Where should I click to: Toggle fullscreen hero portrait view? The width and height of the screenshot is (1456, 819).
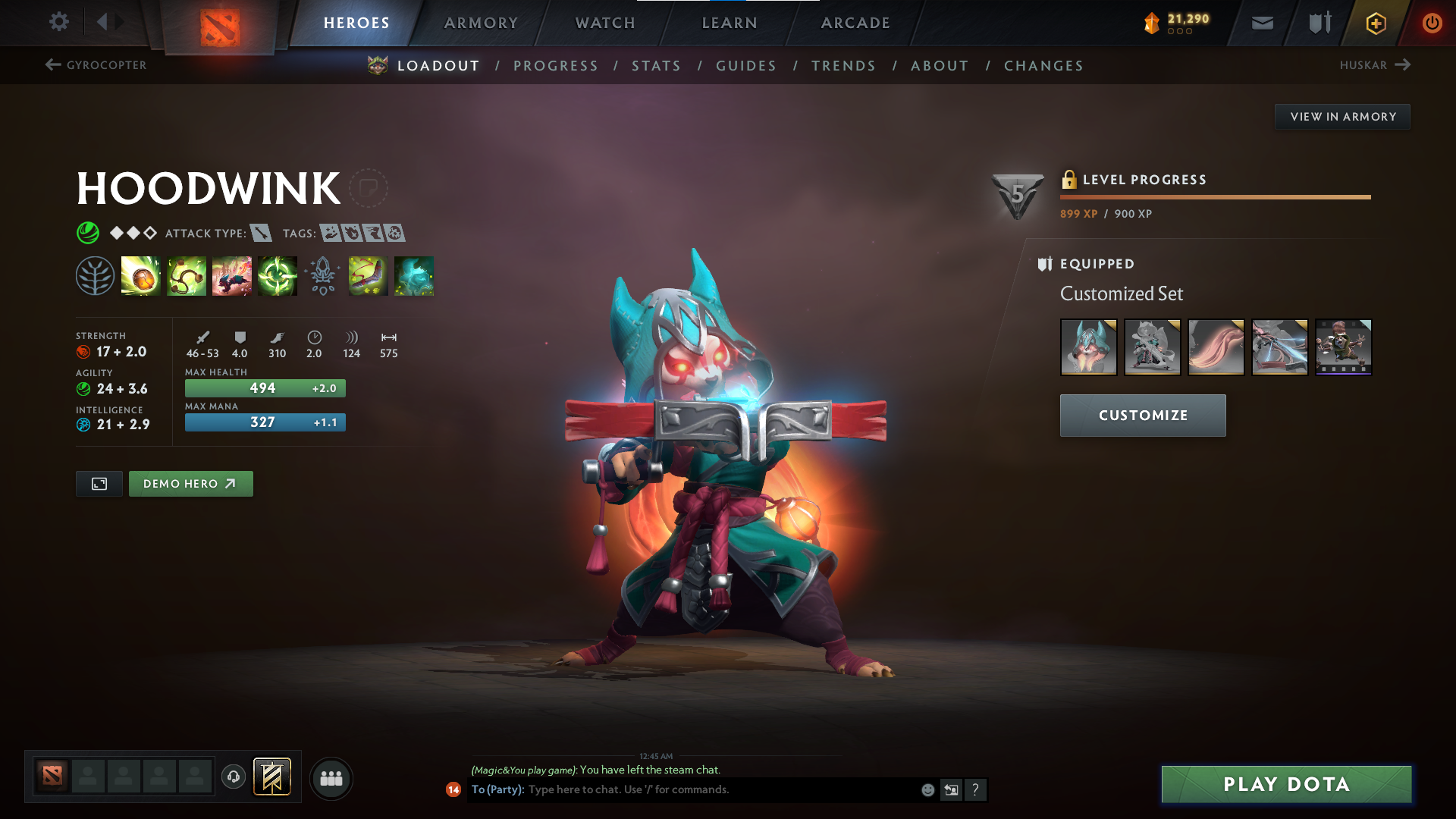click(x=99, y=483)
